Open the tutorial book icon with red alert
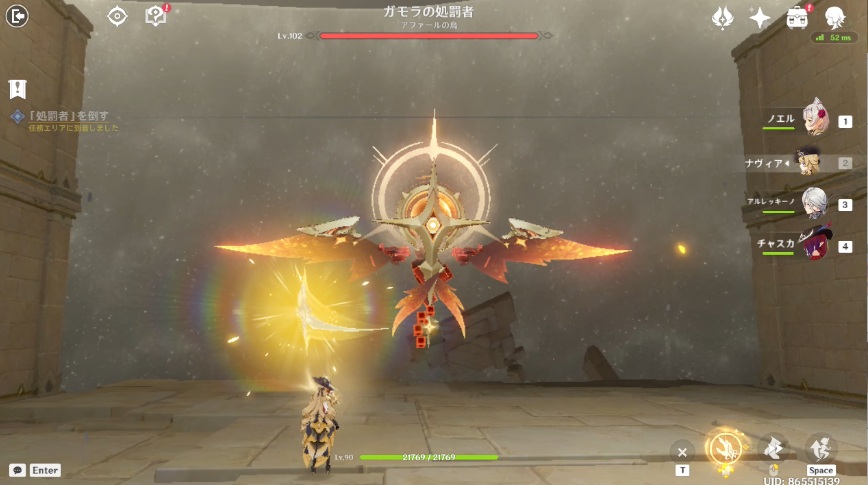 156,16
